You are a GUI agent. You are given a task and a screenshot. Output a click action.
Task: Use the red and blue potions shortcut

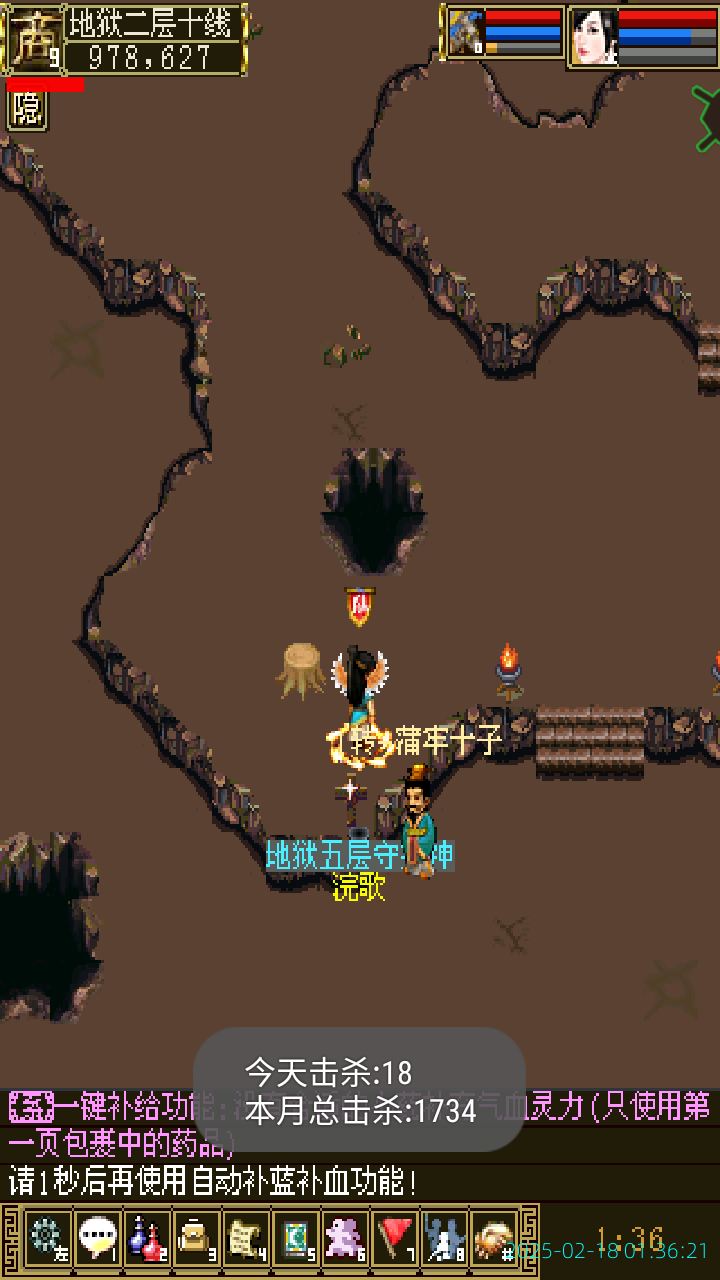(x=147, y=1238)
